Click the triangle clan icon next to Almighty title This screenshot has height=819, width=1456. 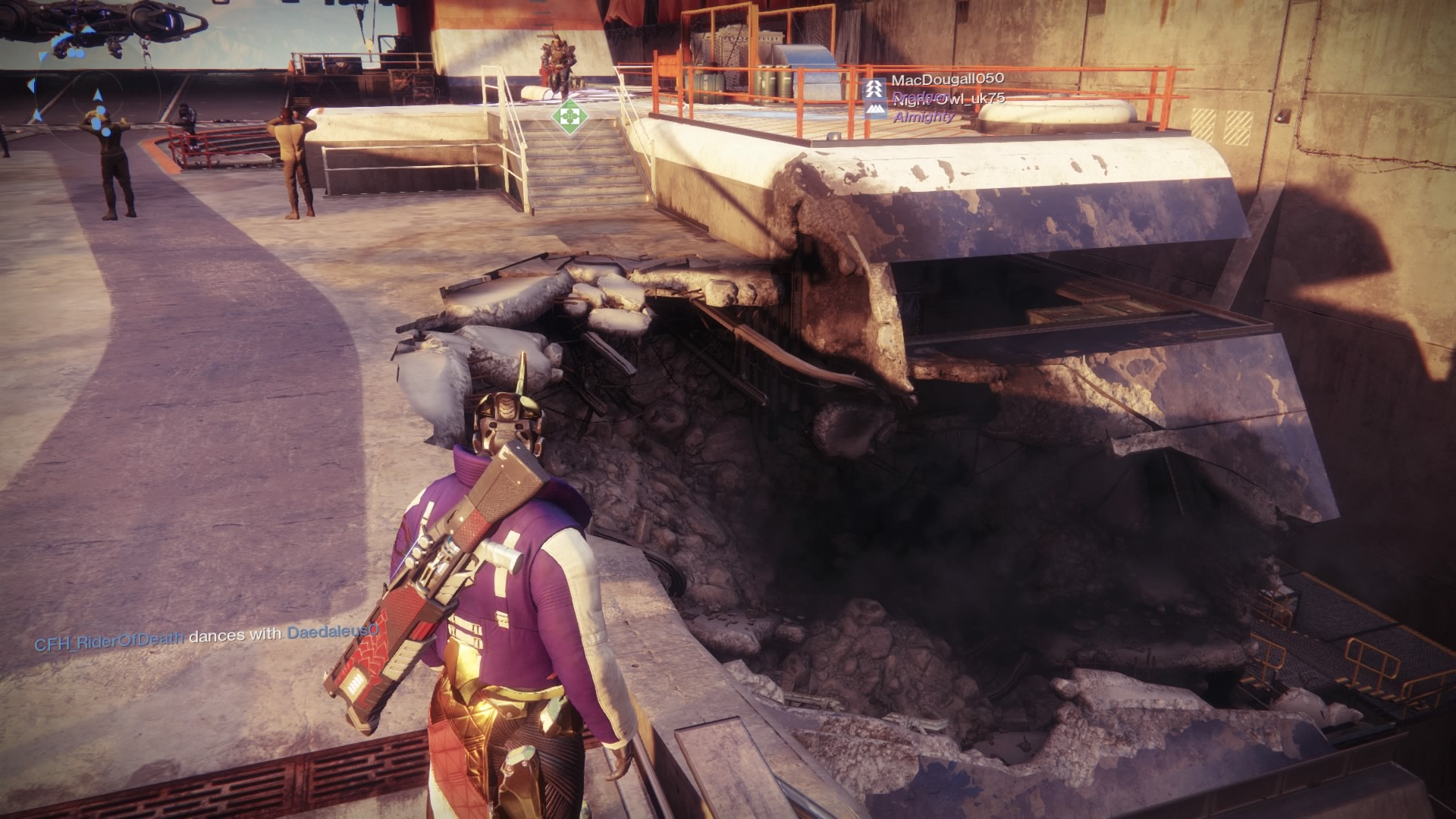[x=875, y=110]
